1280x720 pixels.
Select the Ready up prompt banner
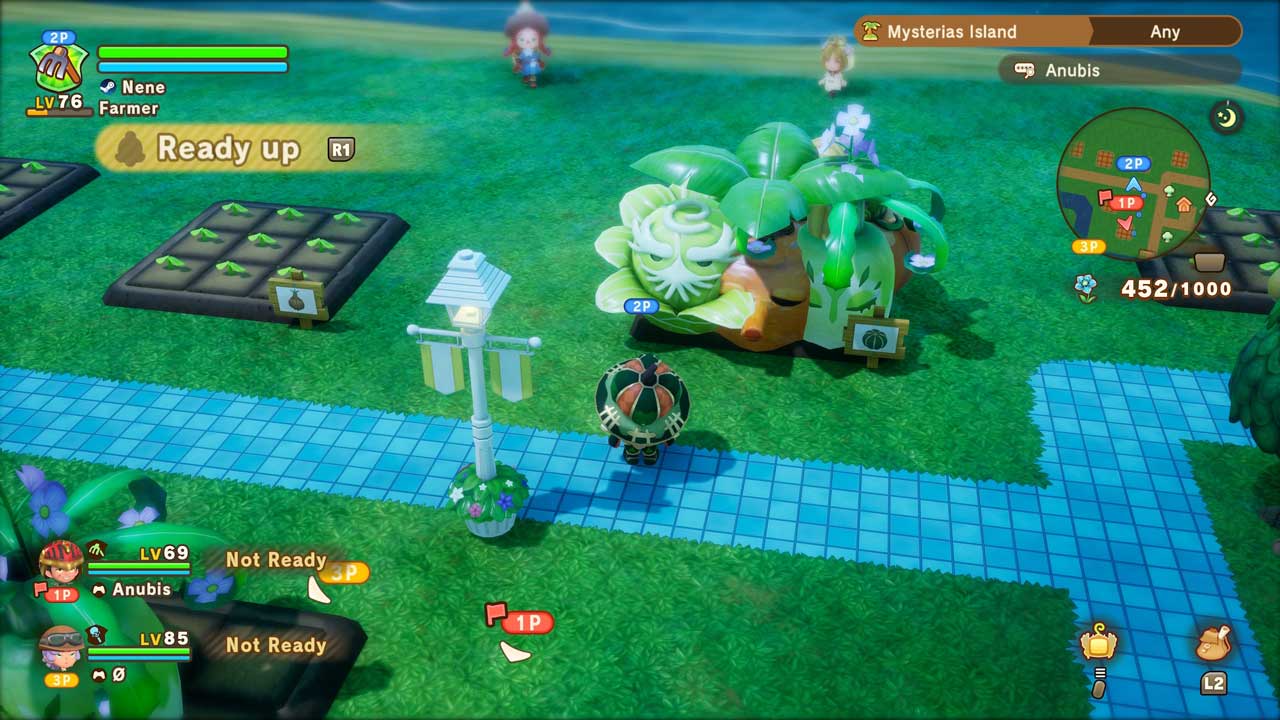click(x=227, y=149)
